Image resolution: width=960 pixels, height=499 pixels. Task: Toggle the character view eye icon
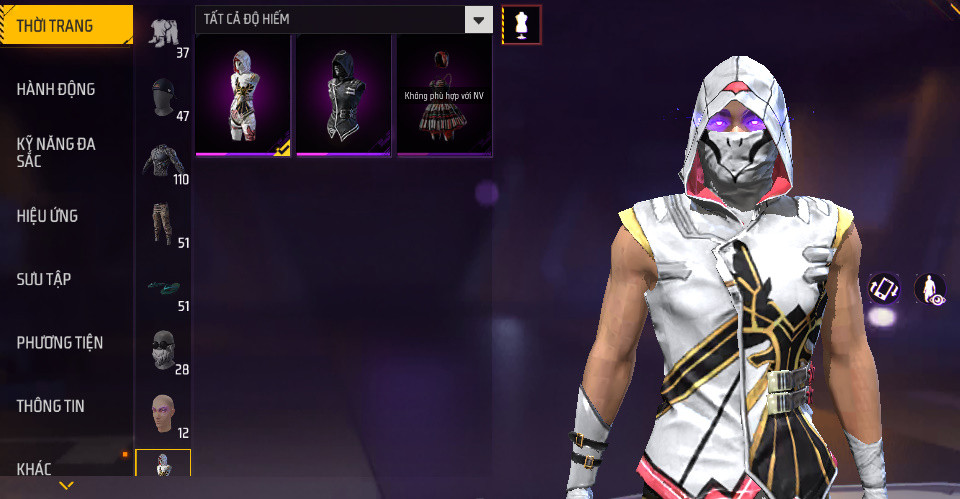(930, 289)
